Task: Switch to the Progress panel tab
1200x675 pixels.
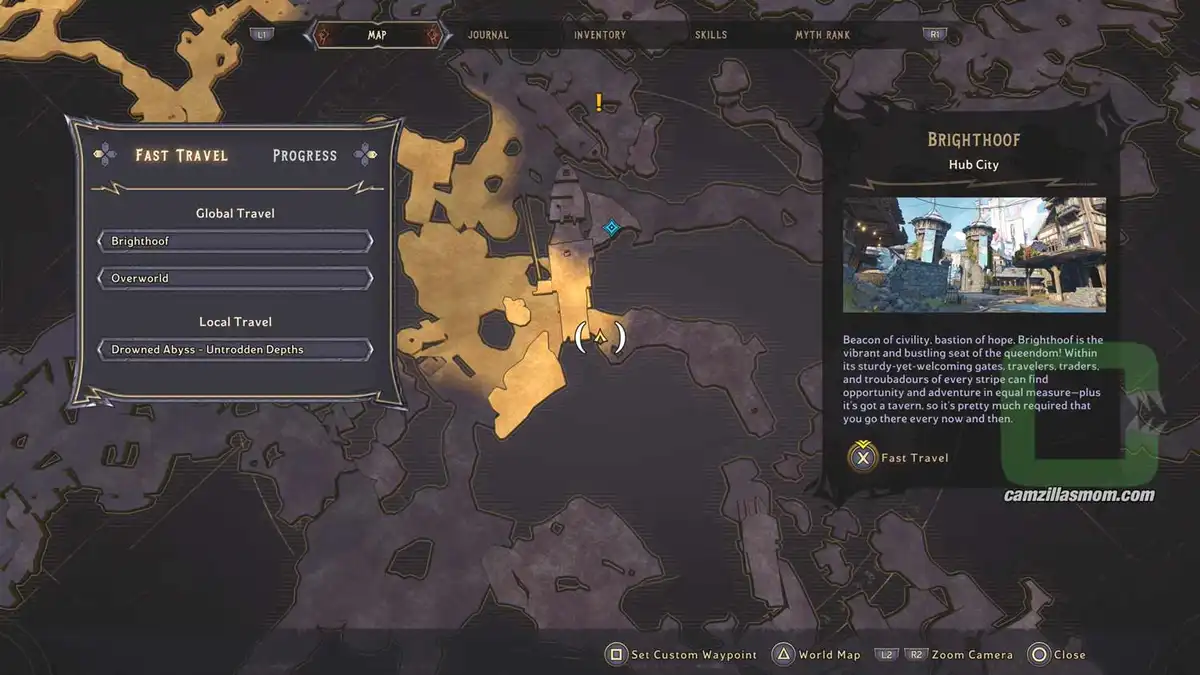Action: tap(305, 155)
